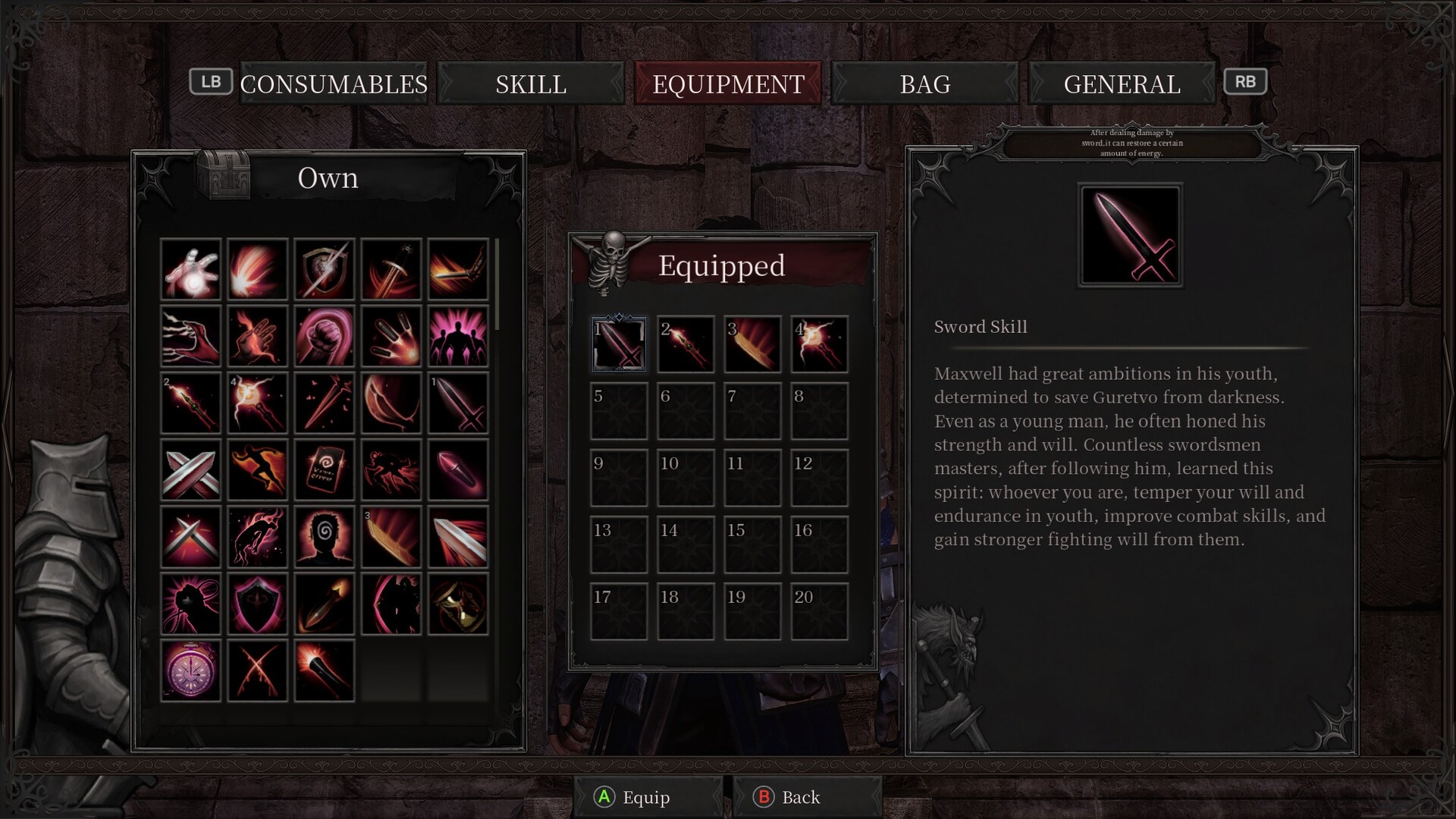Show the General tab
The width and height of the screenshot is (1456, 819).
(x=1122, y=83)
